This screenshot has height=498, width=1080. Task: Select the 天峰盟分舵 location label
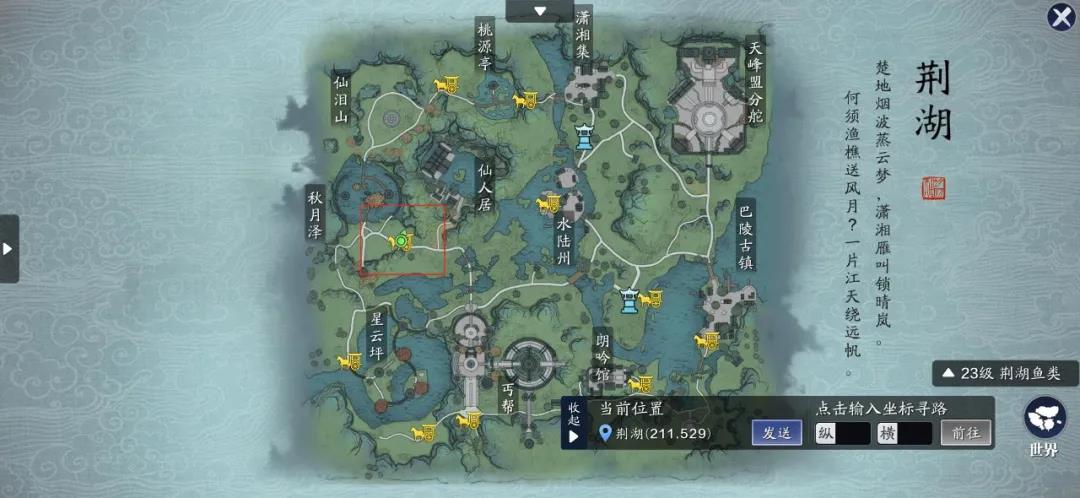(x=755, y=81)
